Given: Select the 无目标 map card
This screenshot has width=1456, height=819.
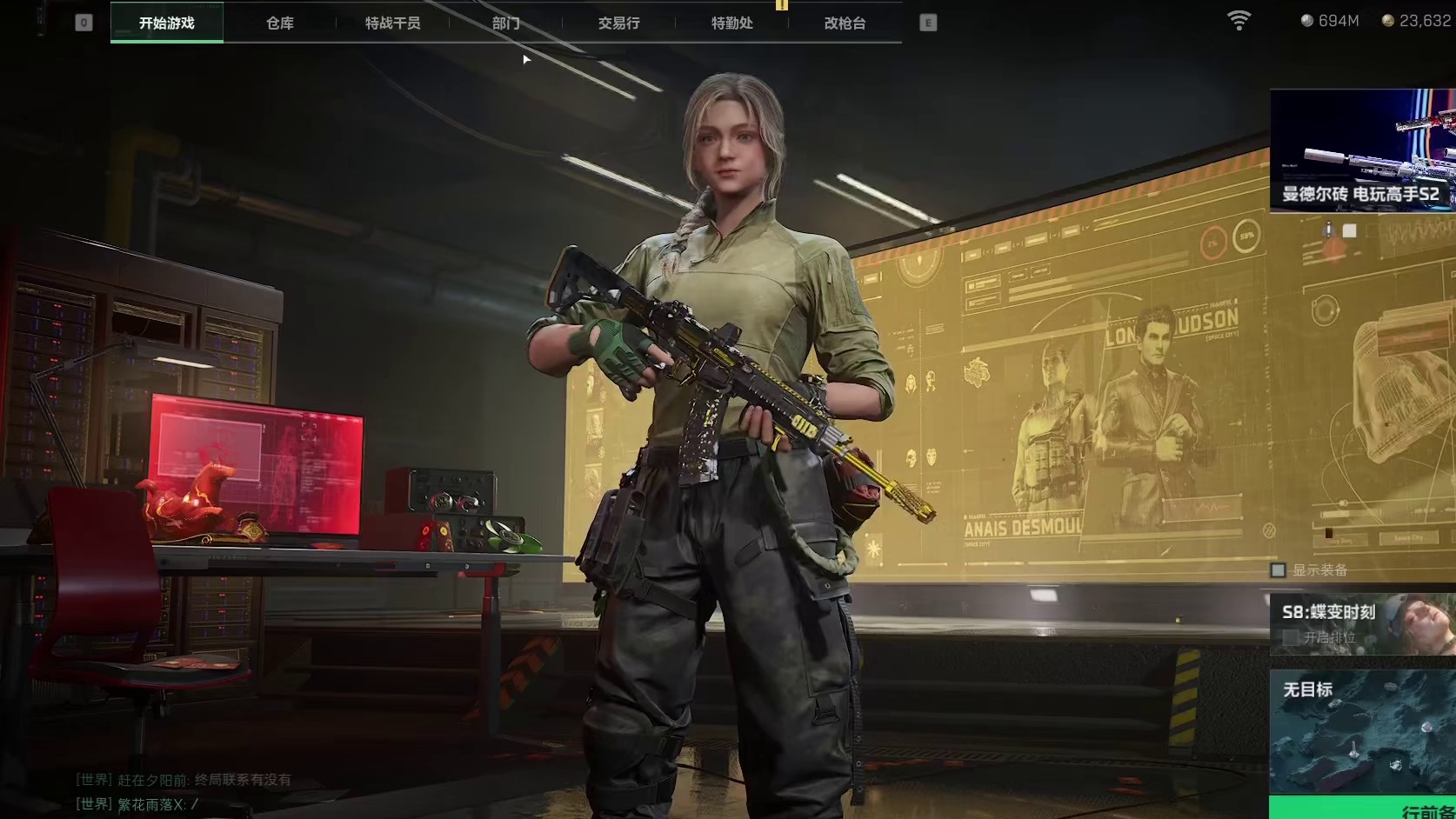Looking at the screenshot, I should (x=1362, y=730).
